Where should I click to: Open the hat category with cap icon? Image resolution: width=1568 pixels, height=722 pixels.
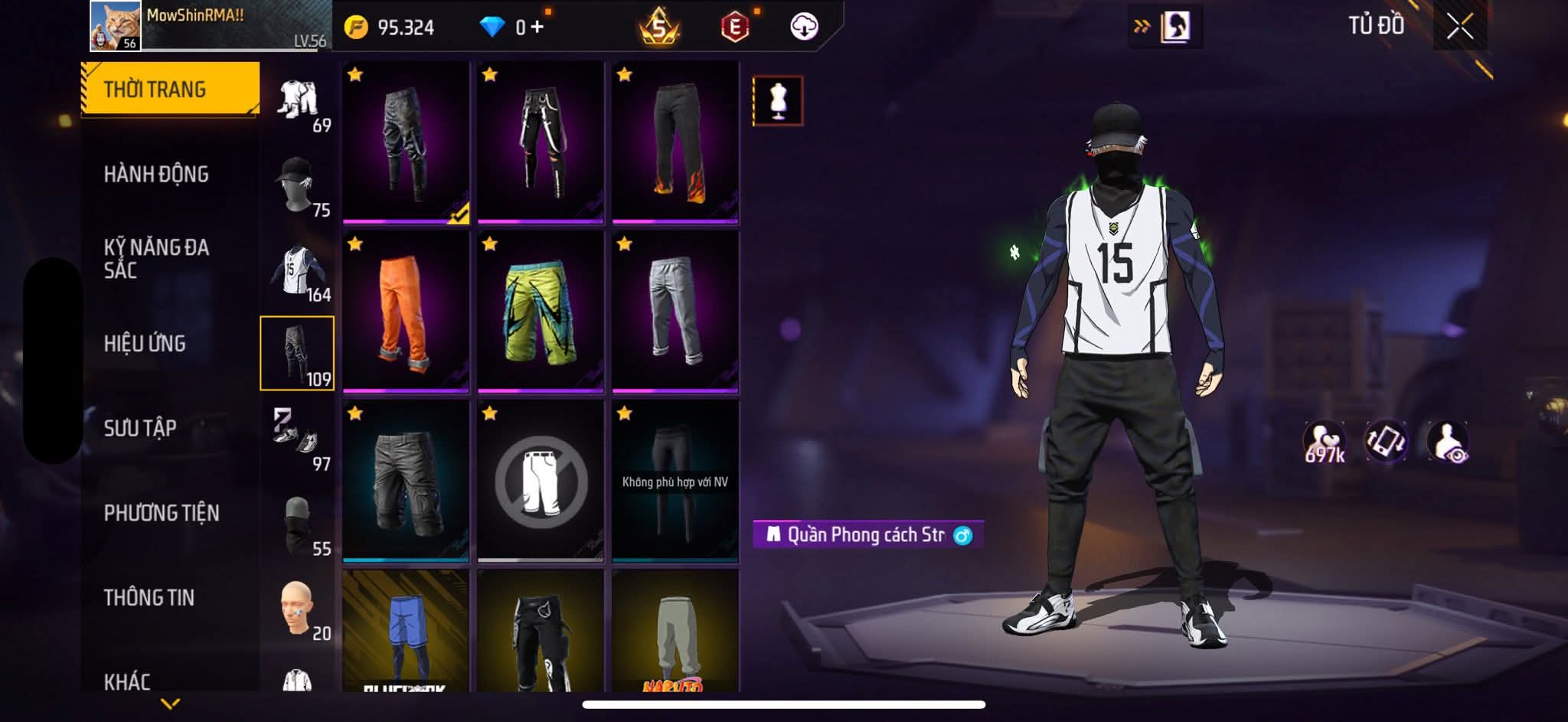coord(297,185)
